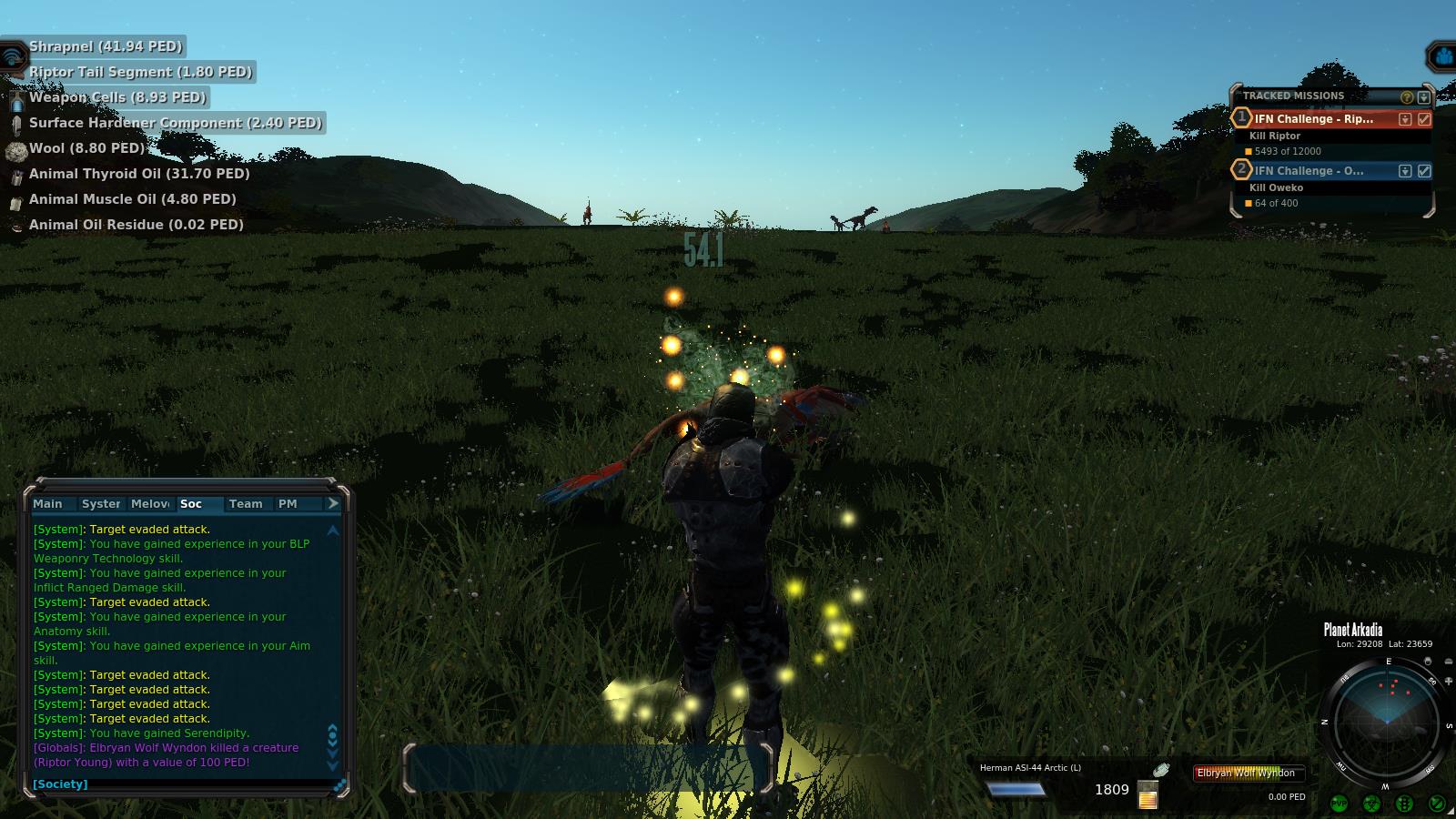
Task: Open the System chat tab
Action: (100, 504)
